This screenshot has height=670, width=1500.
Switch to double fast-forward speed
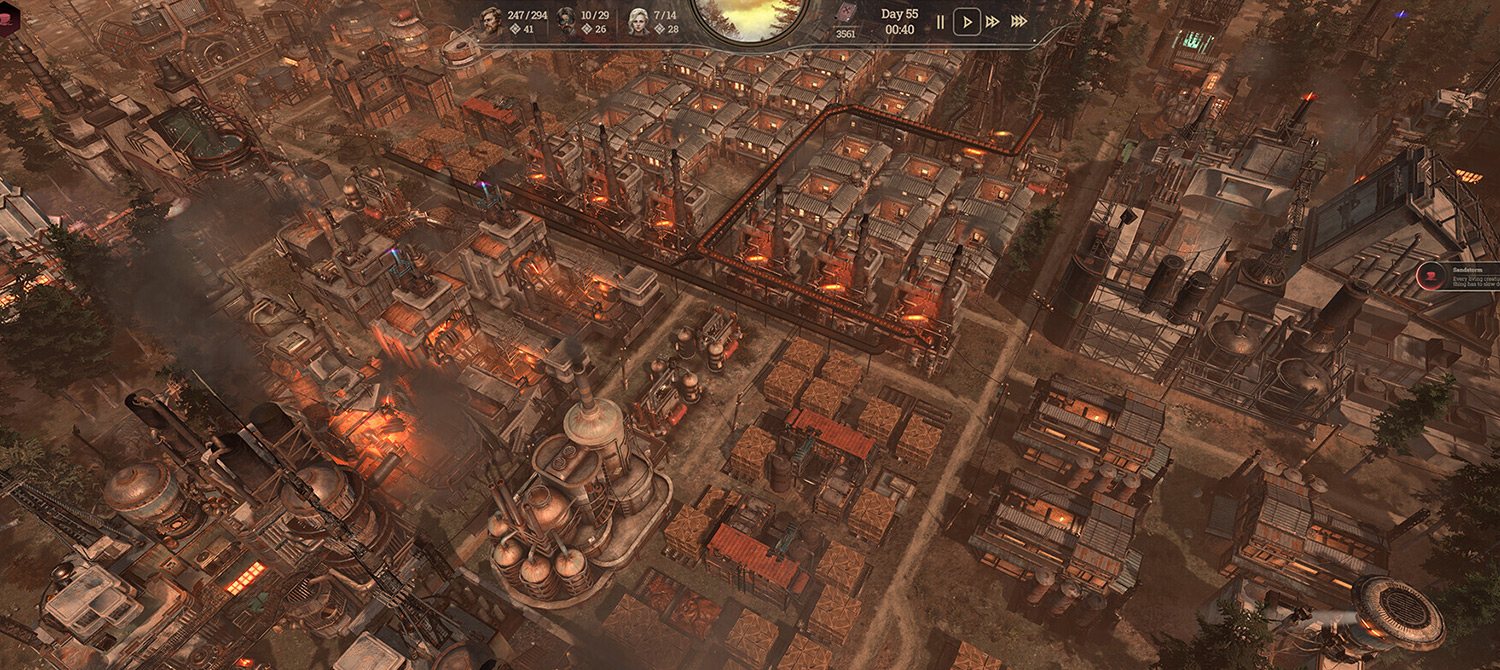pyautogui.click(x=993, y=21)
